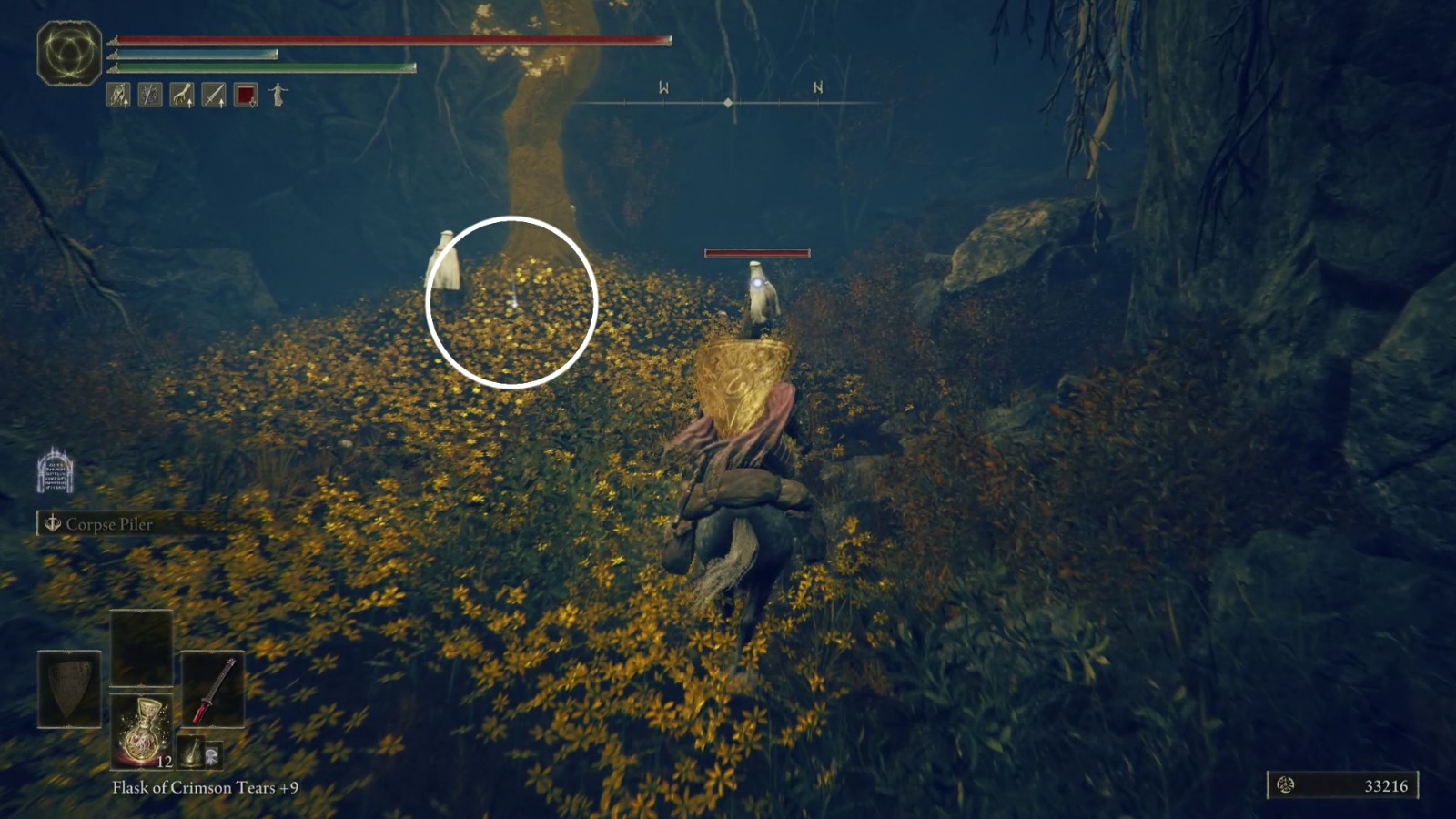Select the spirit bell pouch item icon
Screen dimensions: 1456x819
click(x=191, y=753)
